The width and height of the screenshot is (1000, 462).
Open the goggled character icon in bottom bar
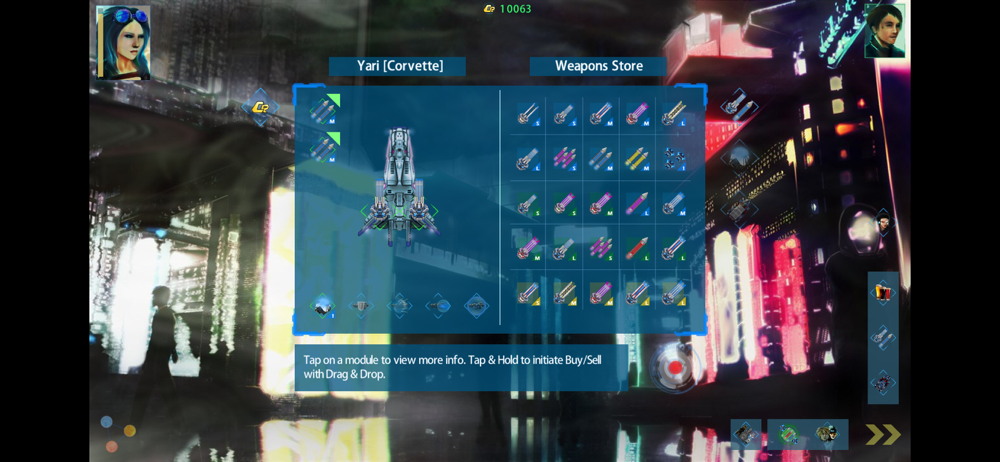click(827, 434)
